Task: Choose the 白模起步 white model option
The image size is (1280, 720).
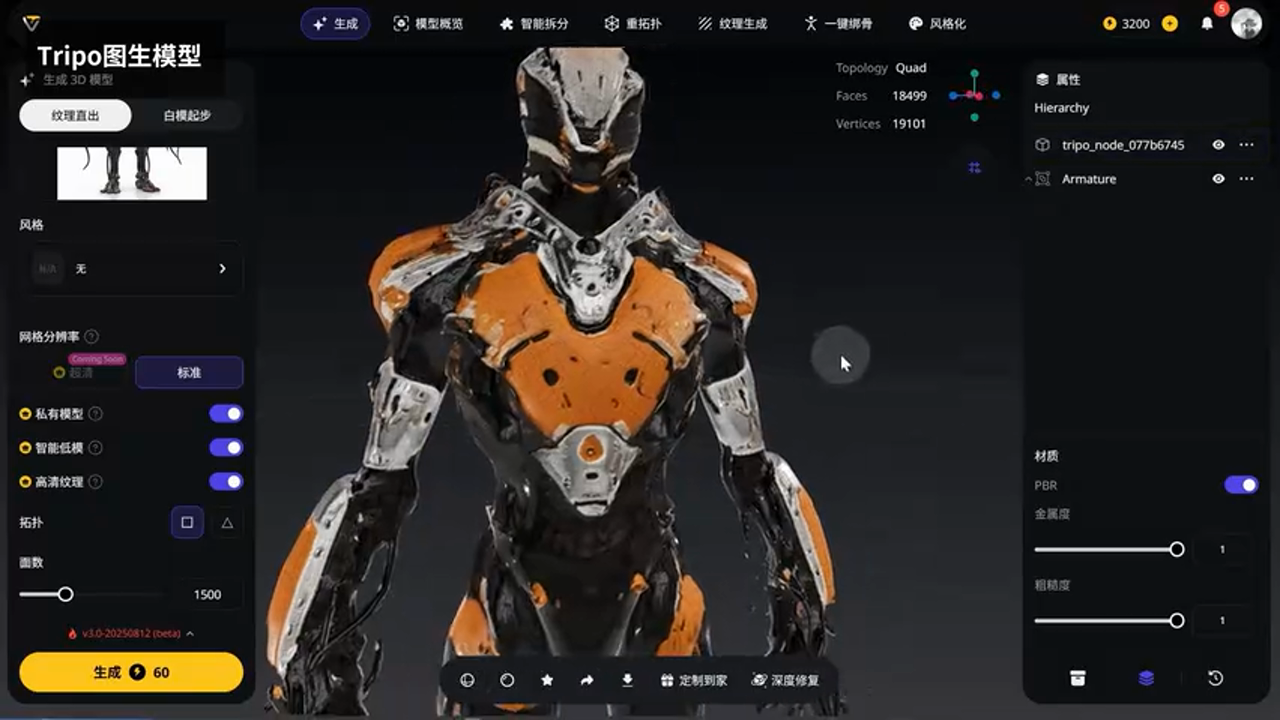Action: click(187, 115)
